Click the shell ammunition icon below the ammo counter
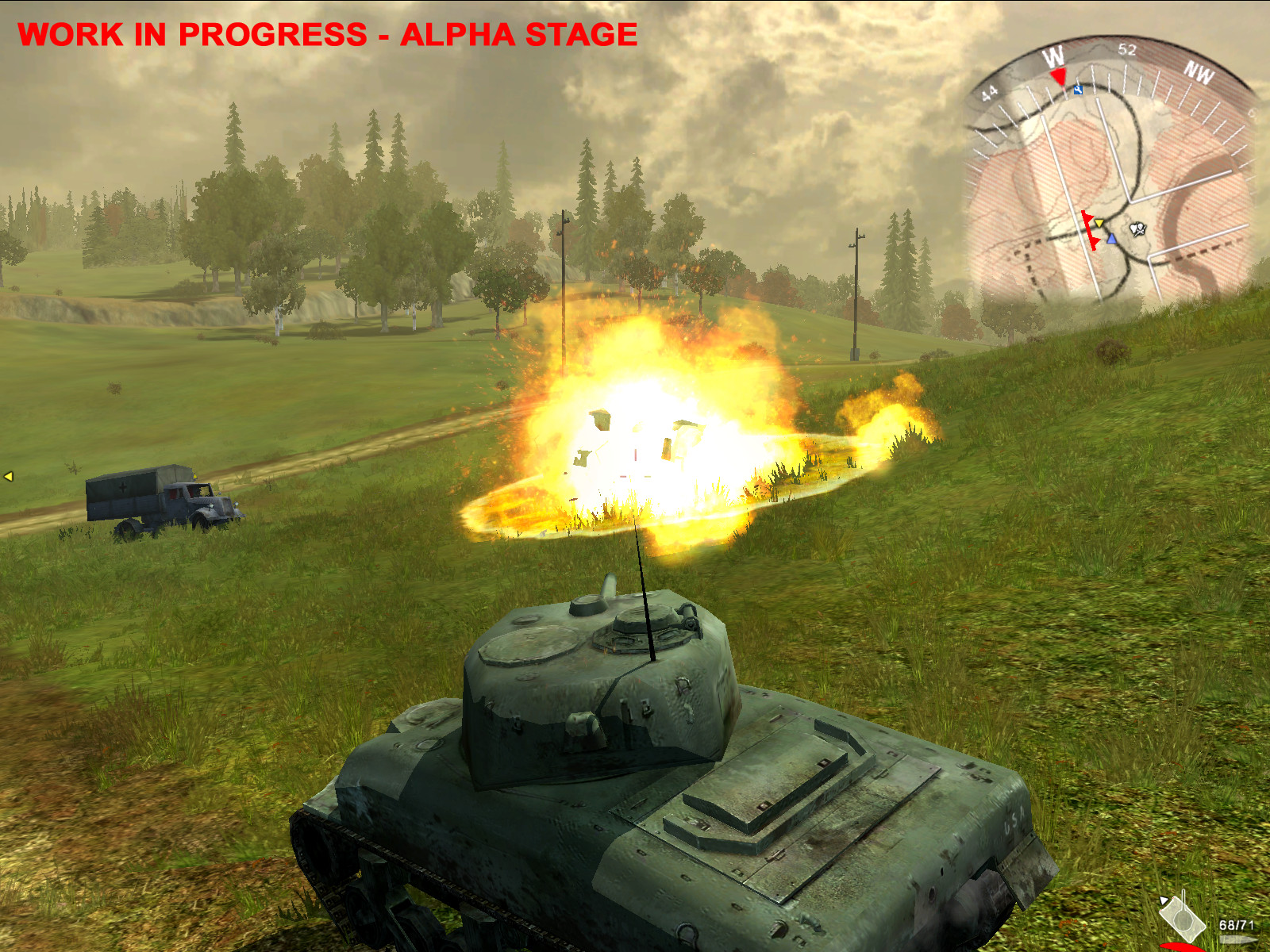The image size is (1270, 952). point(1238,939)
